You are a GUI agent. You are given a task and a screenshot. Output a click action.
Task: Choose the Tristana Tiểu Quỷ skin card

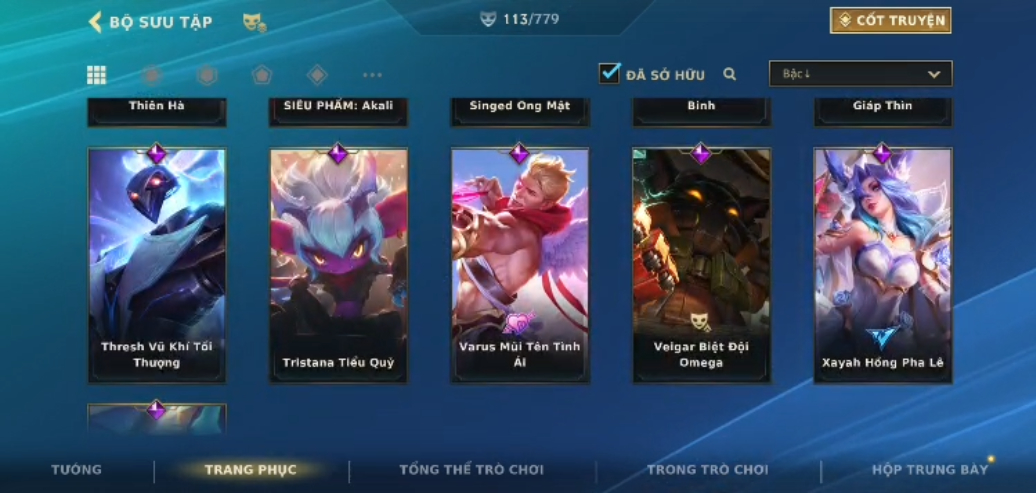339,265
